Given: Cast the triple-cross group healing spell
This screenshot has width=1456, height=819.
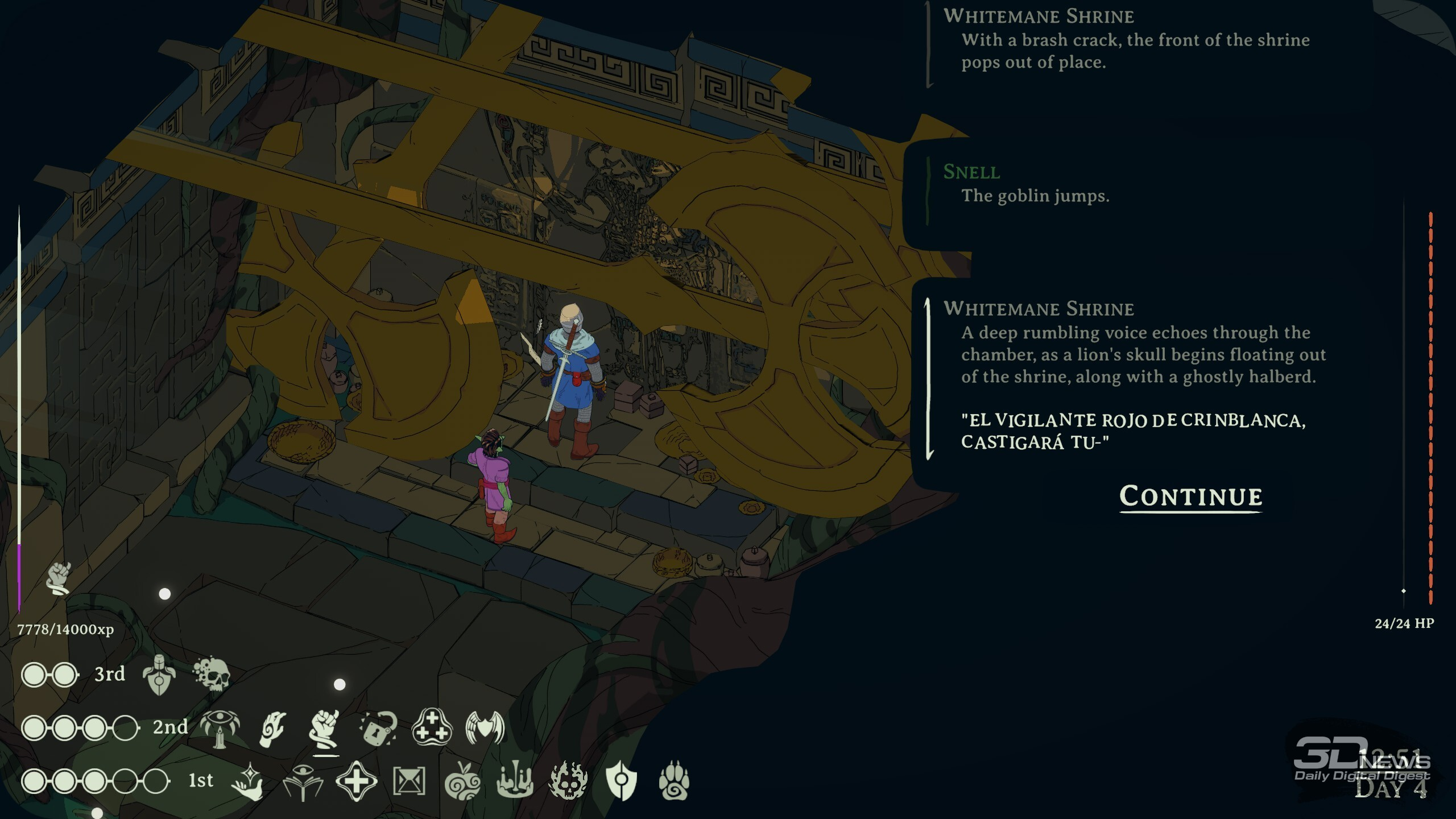Looking at the screenshot, I should pos(432,728).
